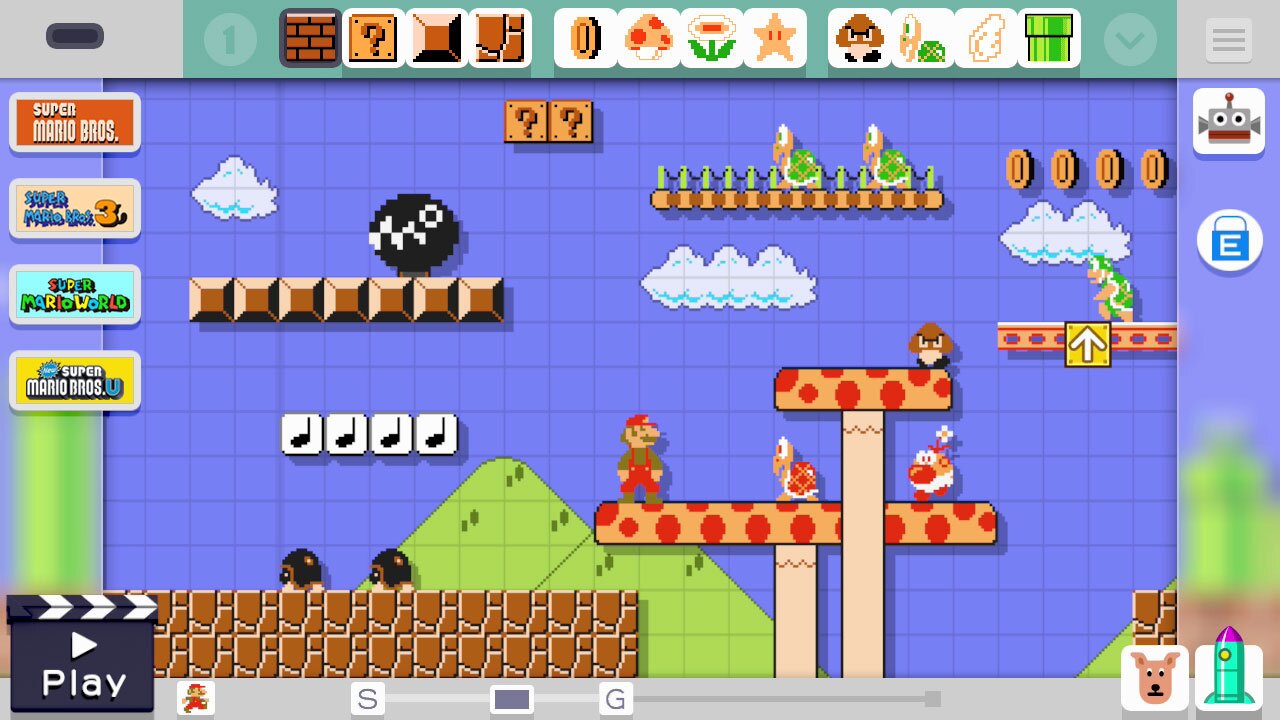The height and width of the screenshot is (720, 1280).
Task: Select the Super Mushroom power-up
Action: (648, 39)
